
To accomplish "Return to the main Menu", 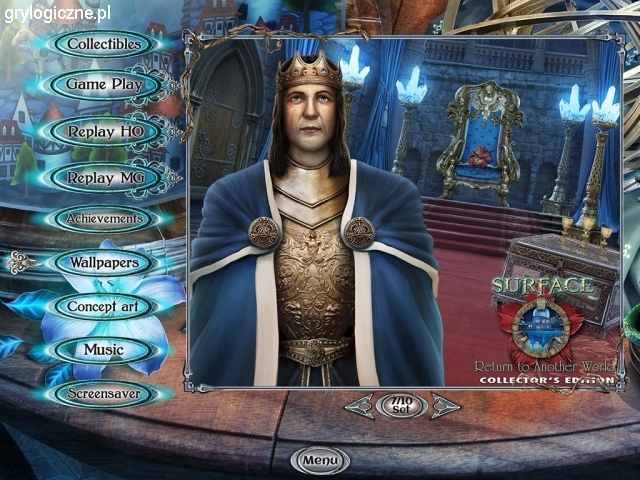I will (320, 460).
